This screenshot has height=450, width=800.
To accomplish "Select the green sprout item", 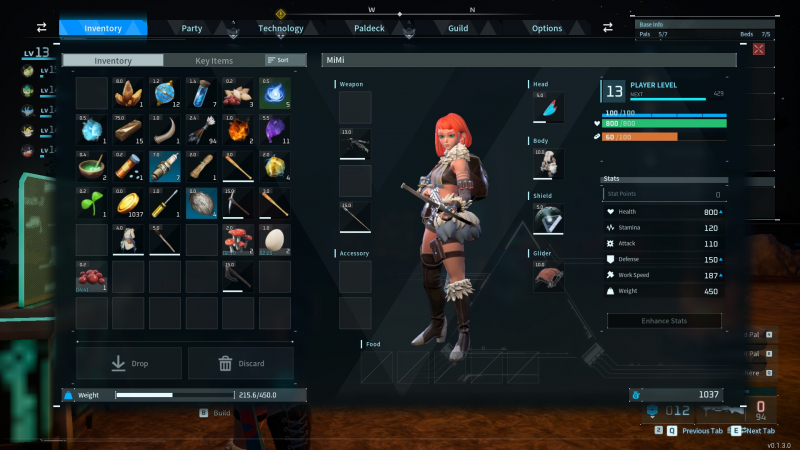I will pos(92,202).
